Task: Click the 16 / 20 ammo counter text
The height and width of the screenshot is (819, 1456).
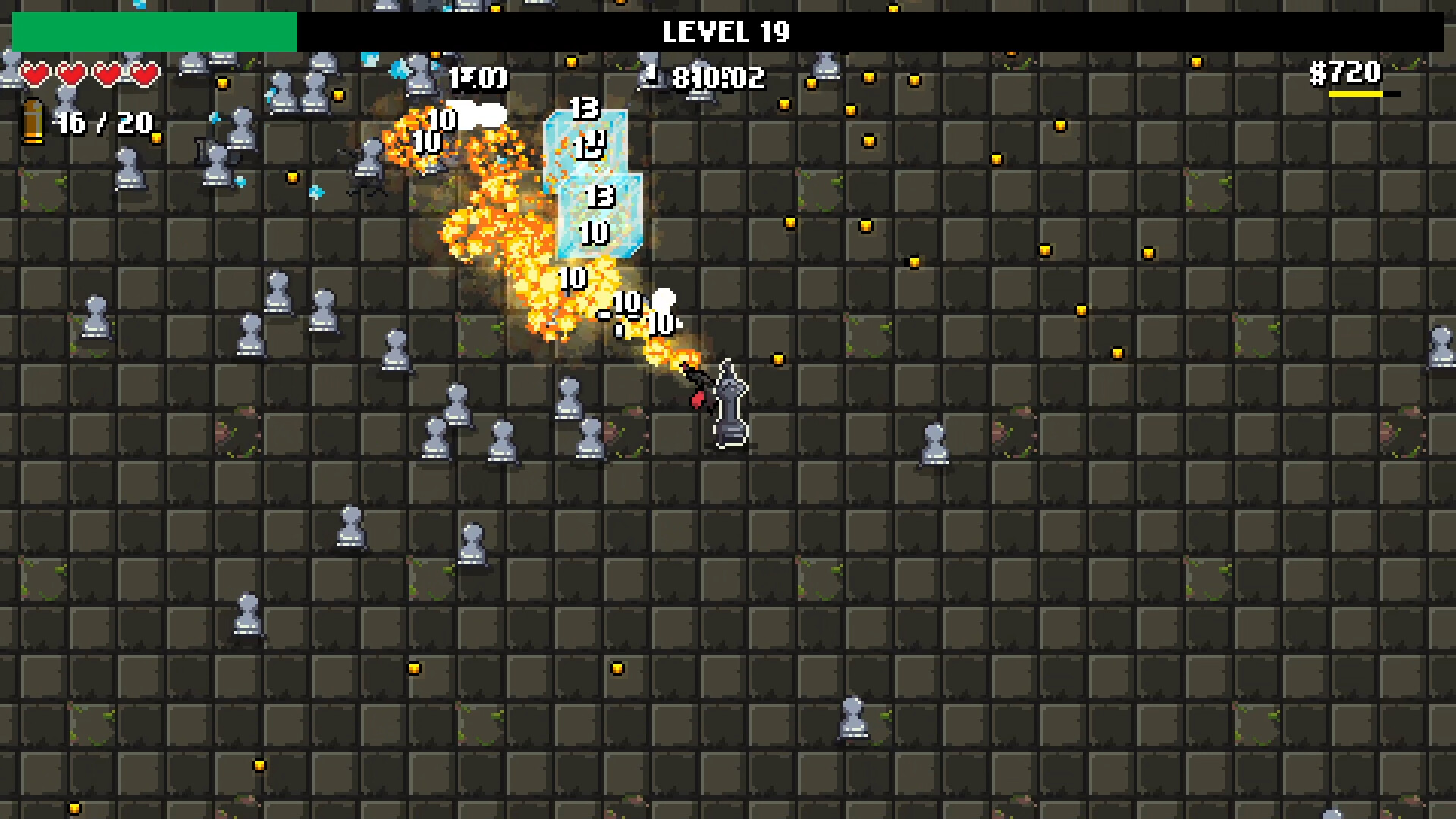Action: click(101, 122)
